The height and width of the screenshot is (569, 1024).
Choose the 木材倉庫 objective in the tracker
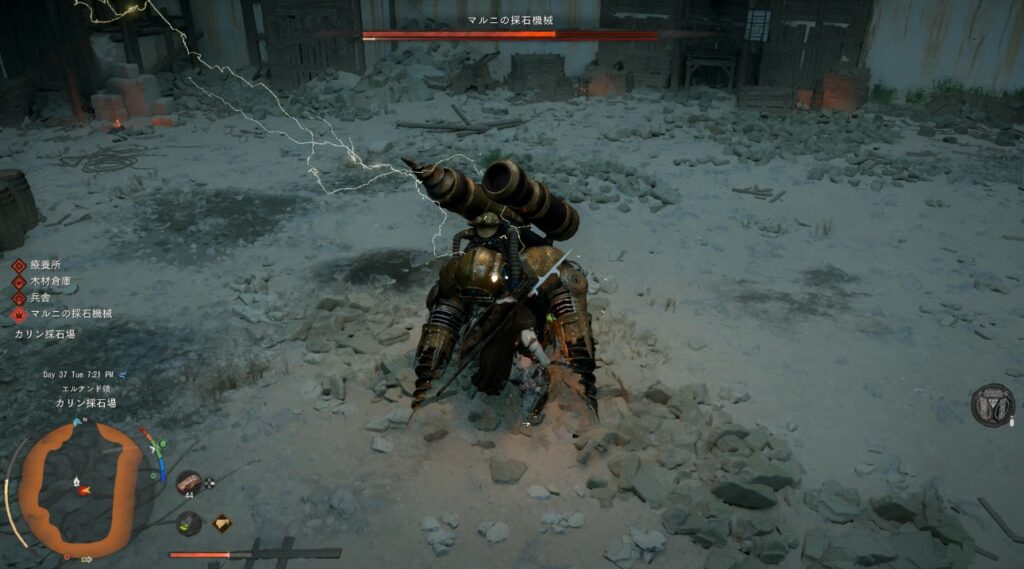tap(49, 282)
